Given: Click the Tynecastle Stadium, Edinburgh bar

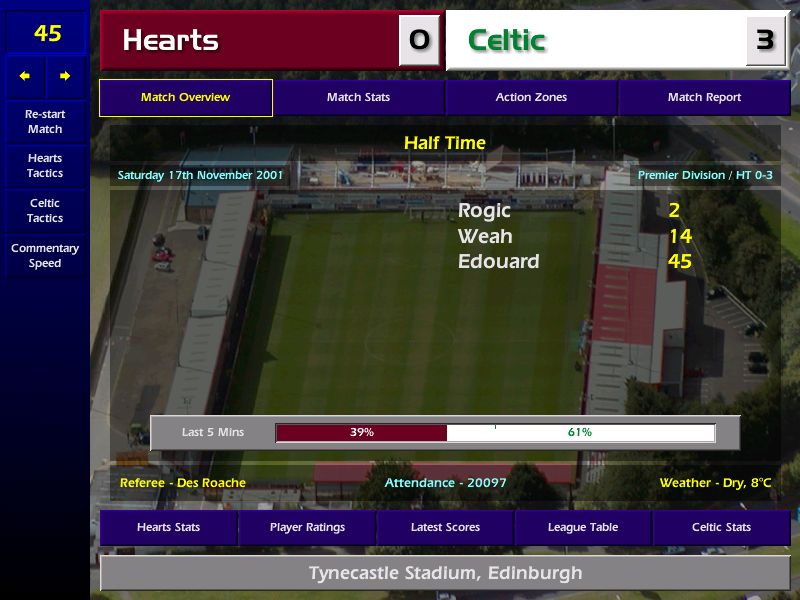Looking at the screenshot, I should click(x=445, y=574).
